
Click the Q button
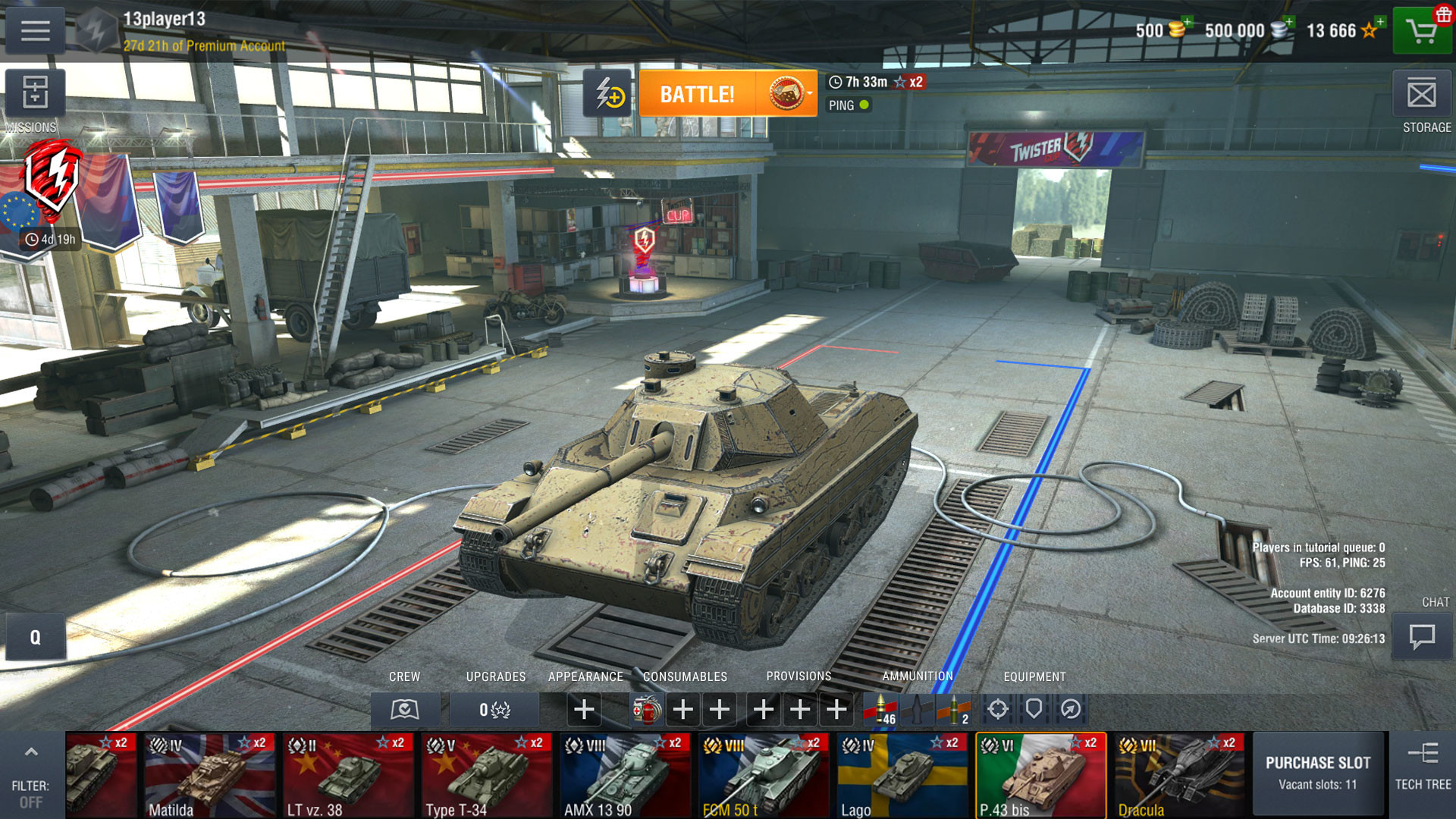[x=35, y=637]
